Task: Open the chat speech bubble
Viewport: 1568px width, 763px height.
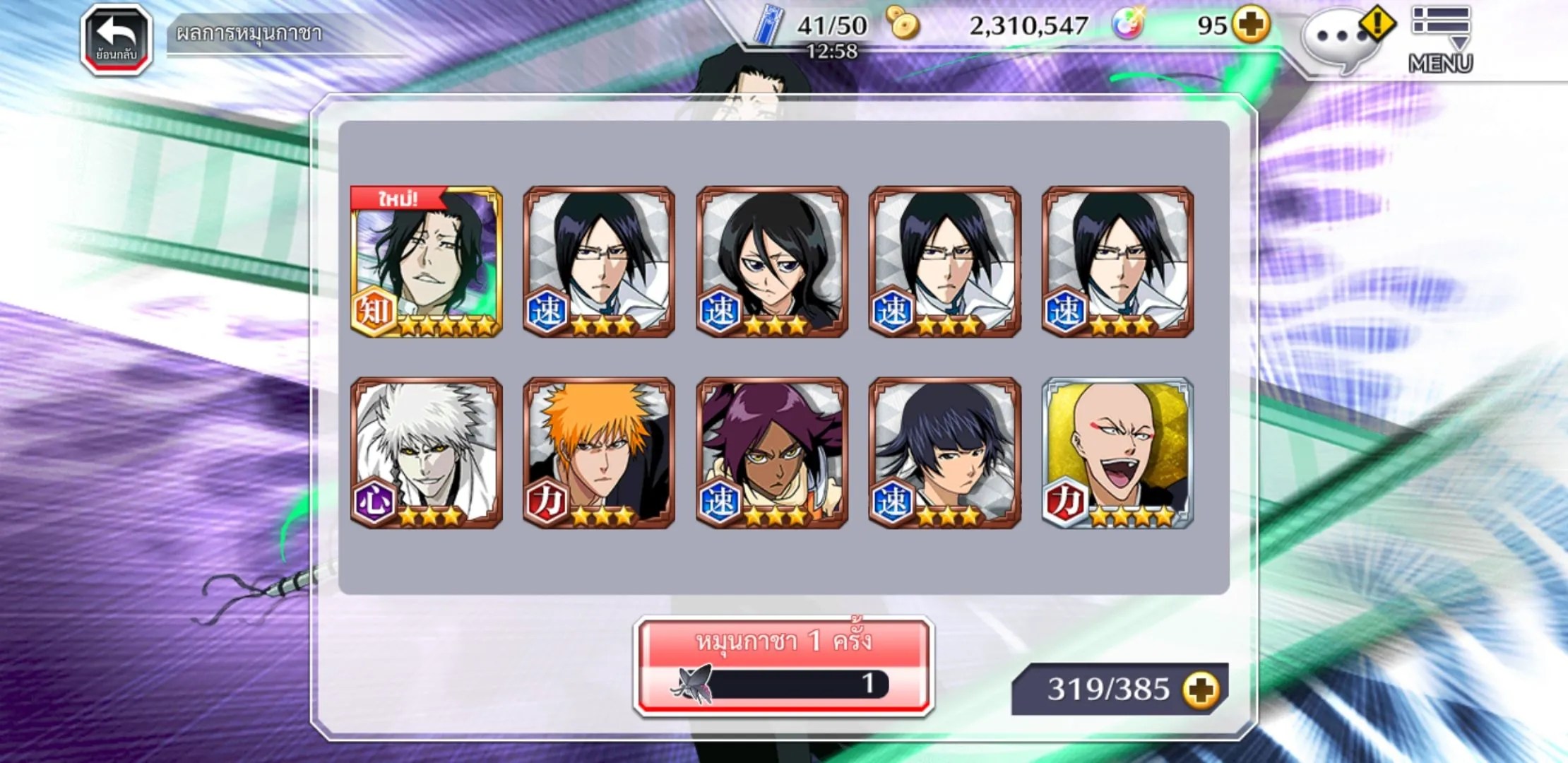Action: (x=1337, y=39)
